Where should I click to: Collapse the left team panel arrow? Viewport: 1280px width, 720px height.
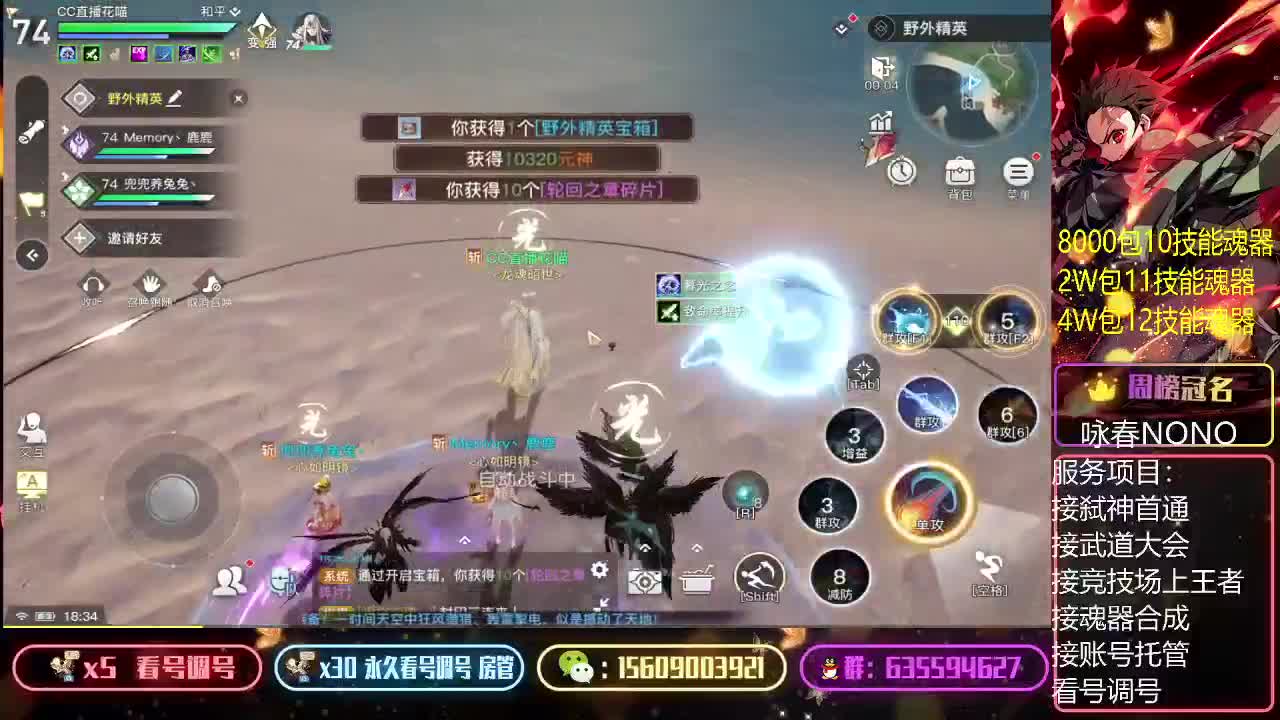[x=32, y=256]
